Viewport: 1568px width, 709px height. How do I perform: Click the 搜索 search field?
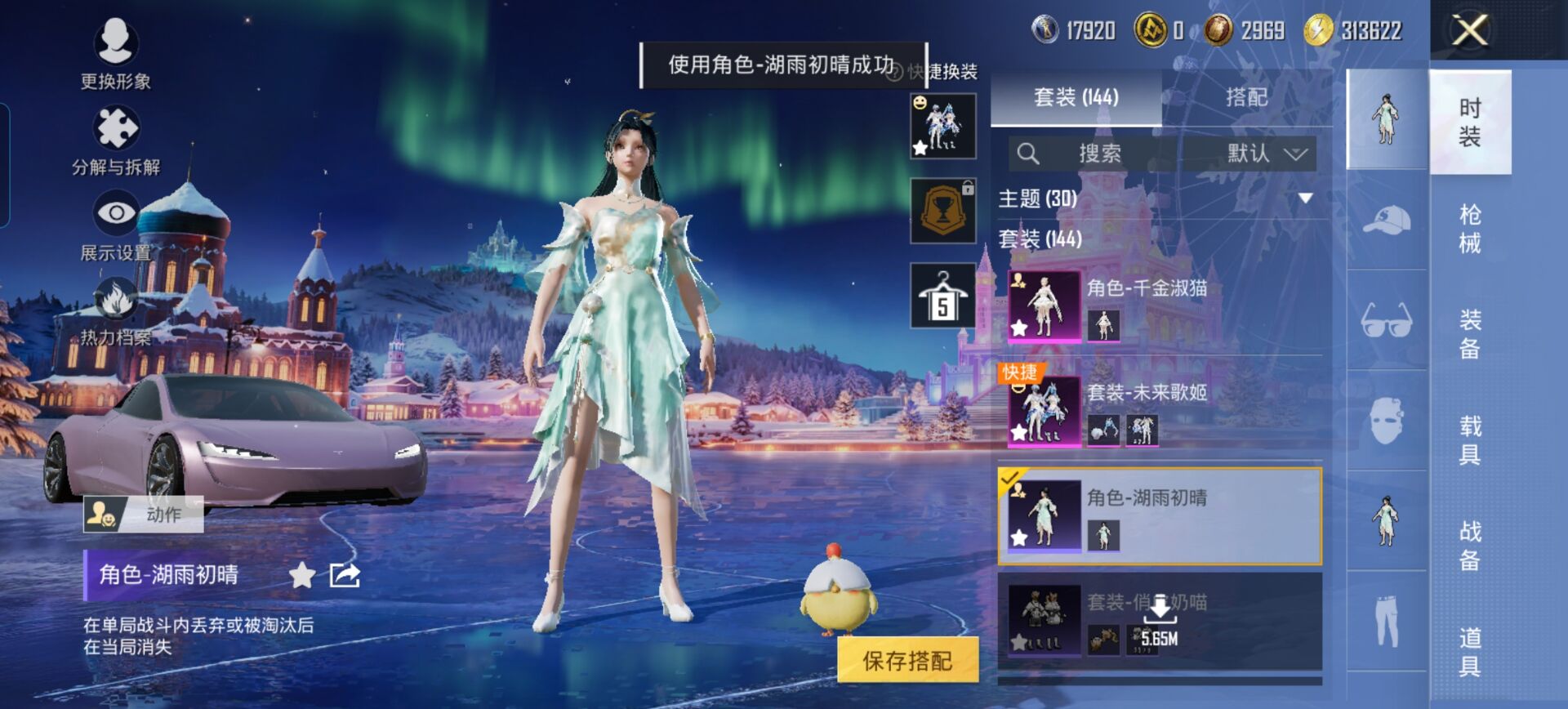point(1098,154)
